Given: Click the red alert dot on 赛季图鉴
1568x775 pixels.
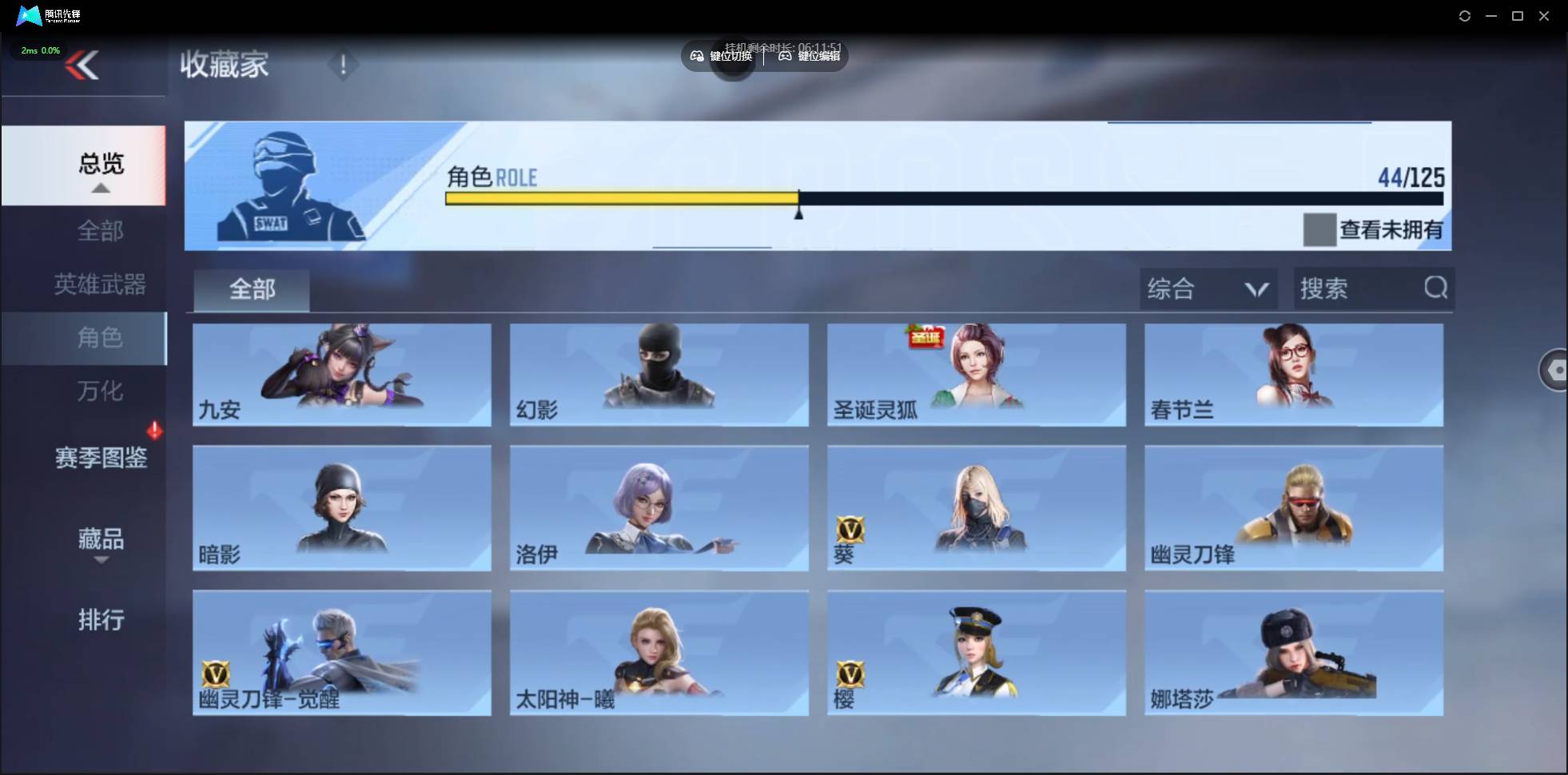Looking at the screenshot, I should [x=156, y=430].
